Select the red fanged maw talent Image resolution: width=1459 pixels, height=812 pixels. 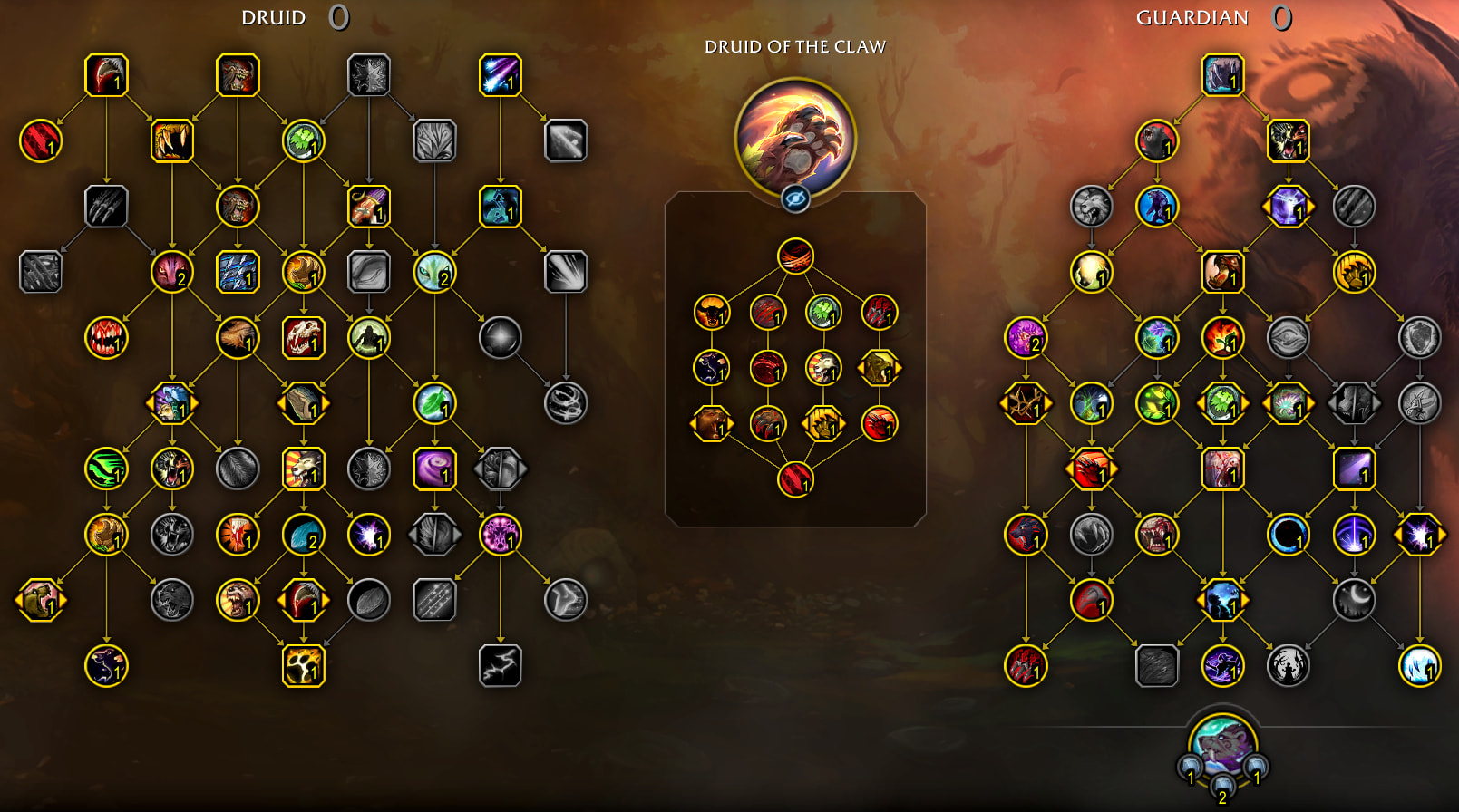(106, 337)
